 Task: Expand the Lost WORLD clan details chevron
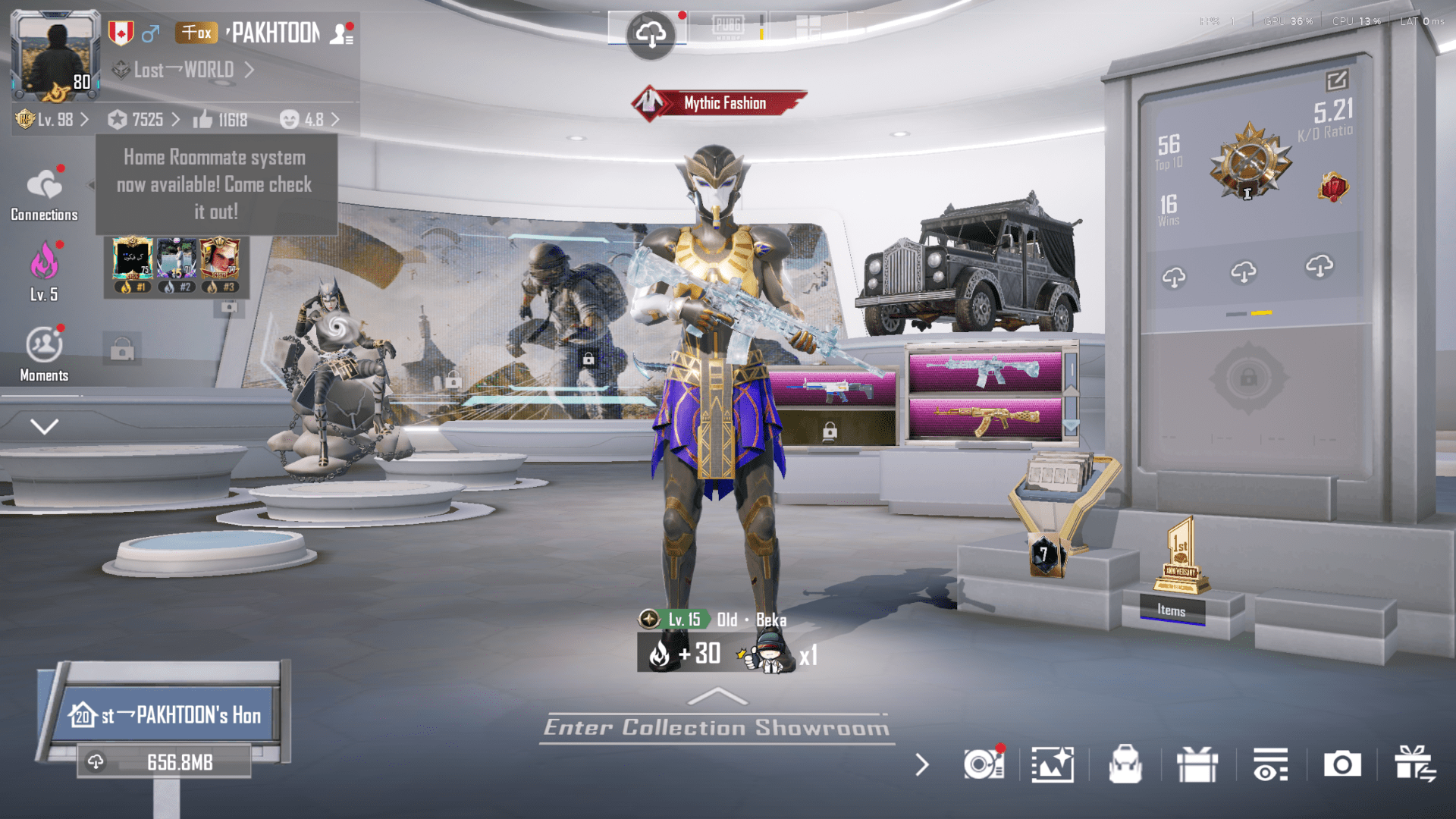point(250,70)
